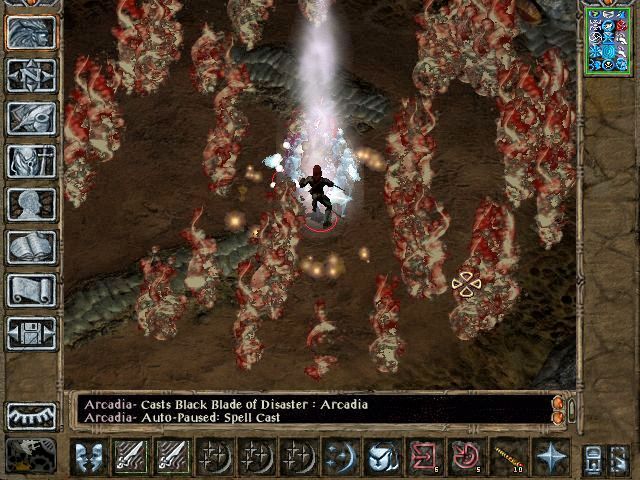The height and width of the screenshot is (480, 640).
Task: Open the priest scroll screen
Action: [x=31, y=290]
